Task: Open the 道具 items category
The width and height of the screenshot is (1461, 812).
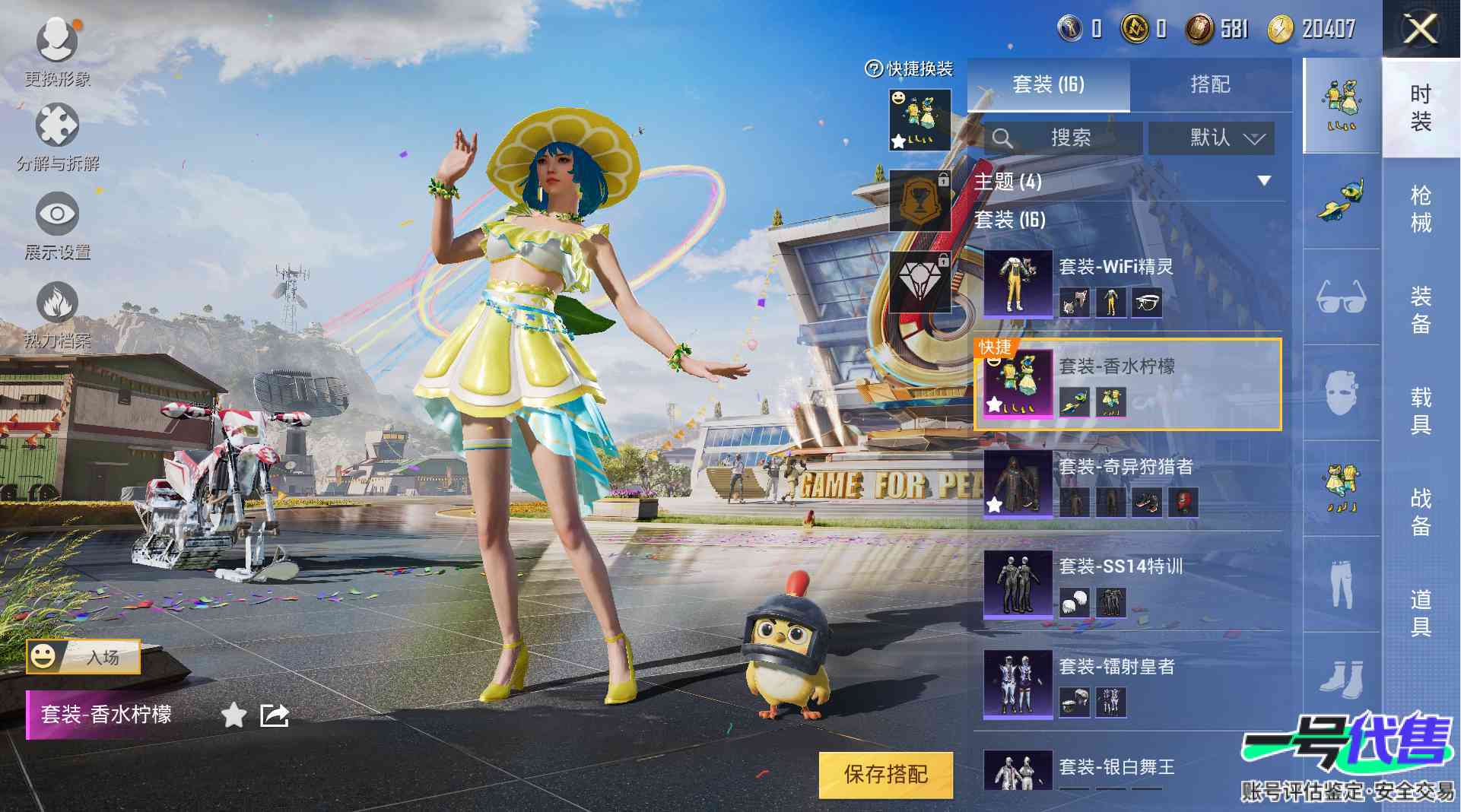Action: (1420, 613)
